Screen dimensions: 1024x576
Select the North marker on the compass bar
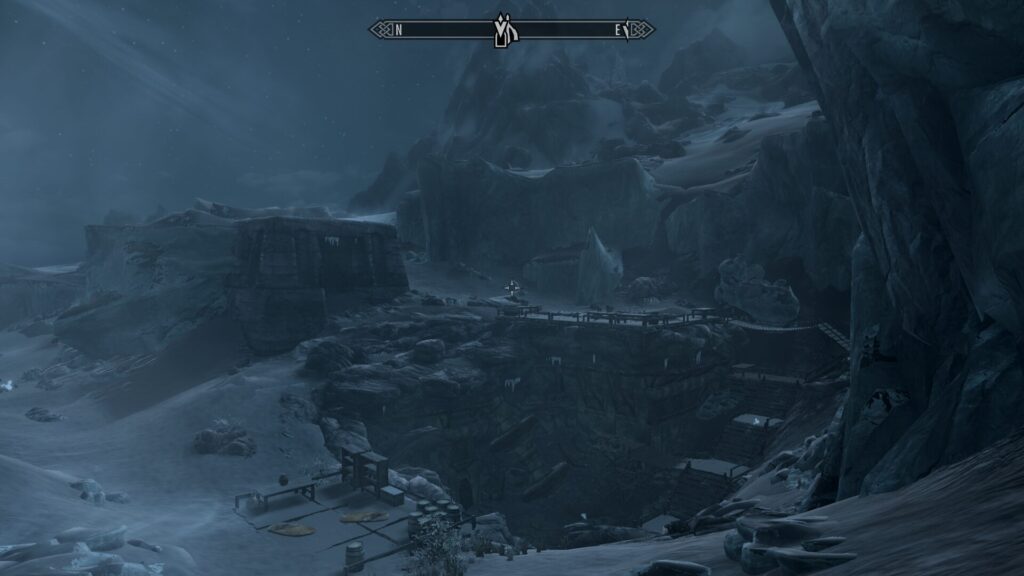[x=398, y=30]
